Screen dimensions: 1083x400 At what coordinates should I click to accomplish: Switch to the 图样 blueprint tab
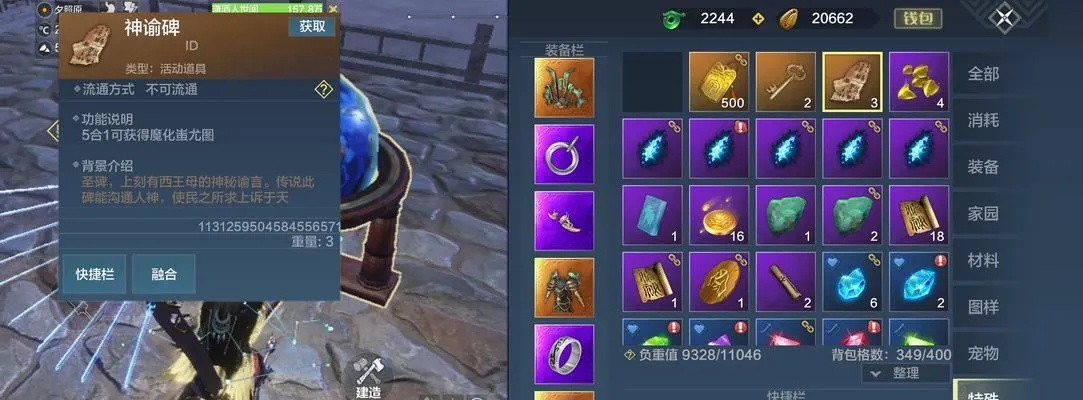(983, 307)
